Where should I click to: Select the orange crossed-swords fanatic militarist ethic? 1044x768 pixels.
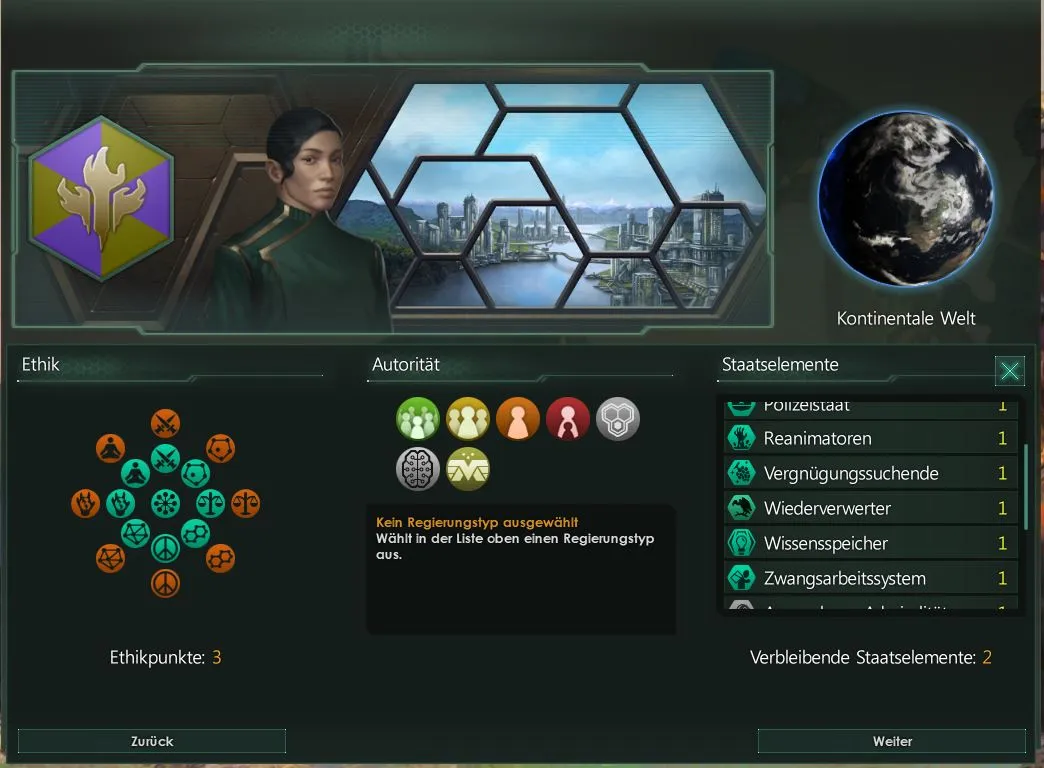pos(165,424)
